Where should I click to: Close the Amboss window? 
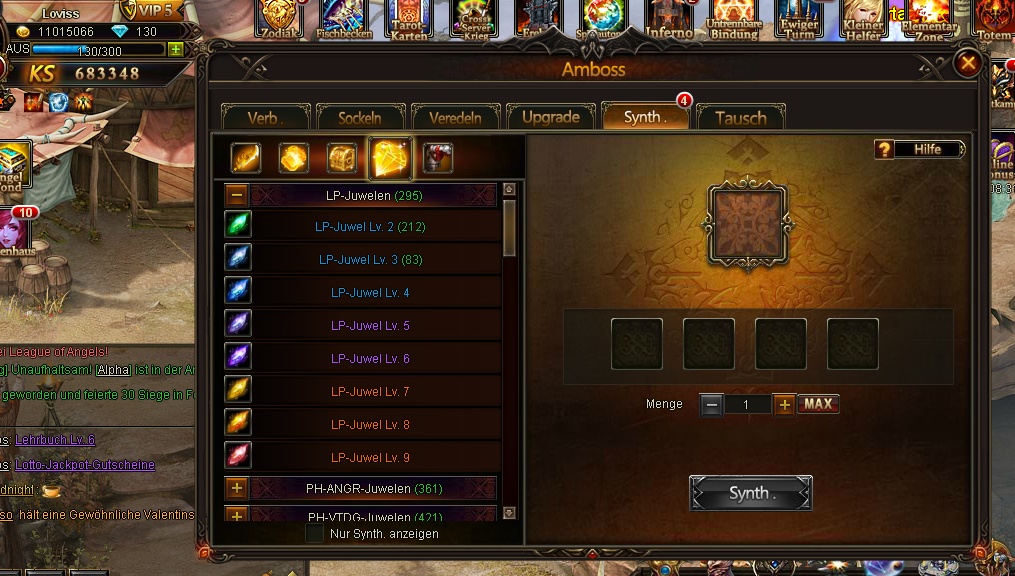click(967, 65)
